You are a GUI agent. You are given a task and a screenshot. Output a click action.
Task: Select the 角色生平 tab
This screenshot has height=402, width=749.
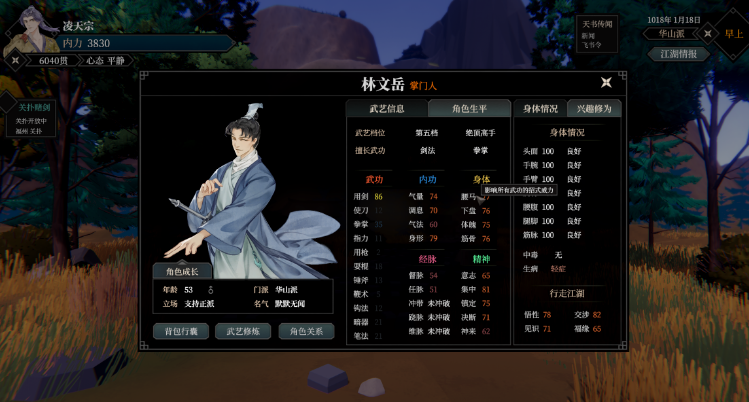tap(468, 109)
